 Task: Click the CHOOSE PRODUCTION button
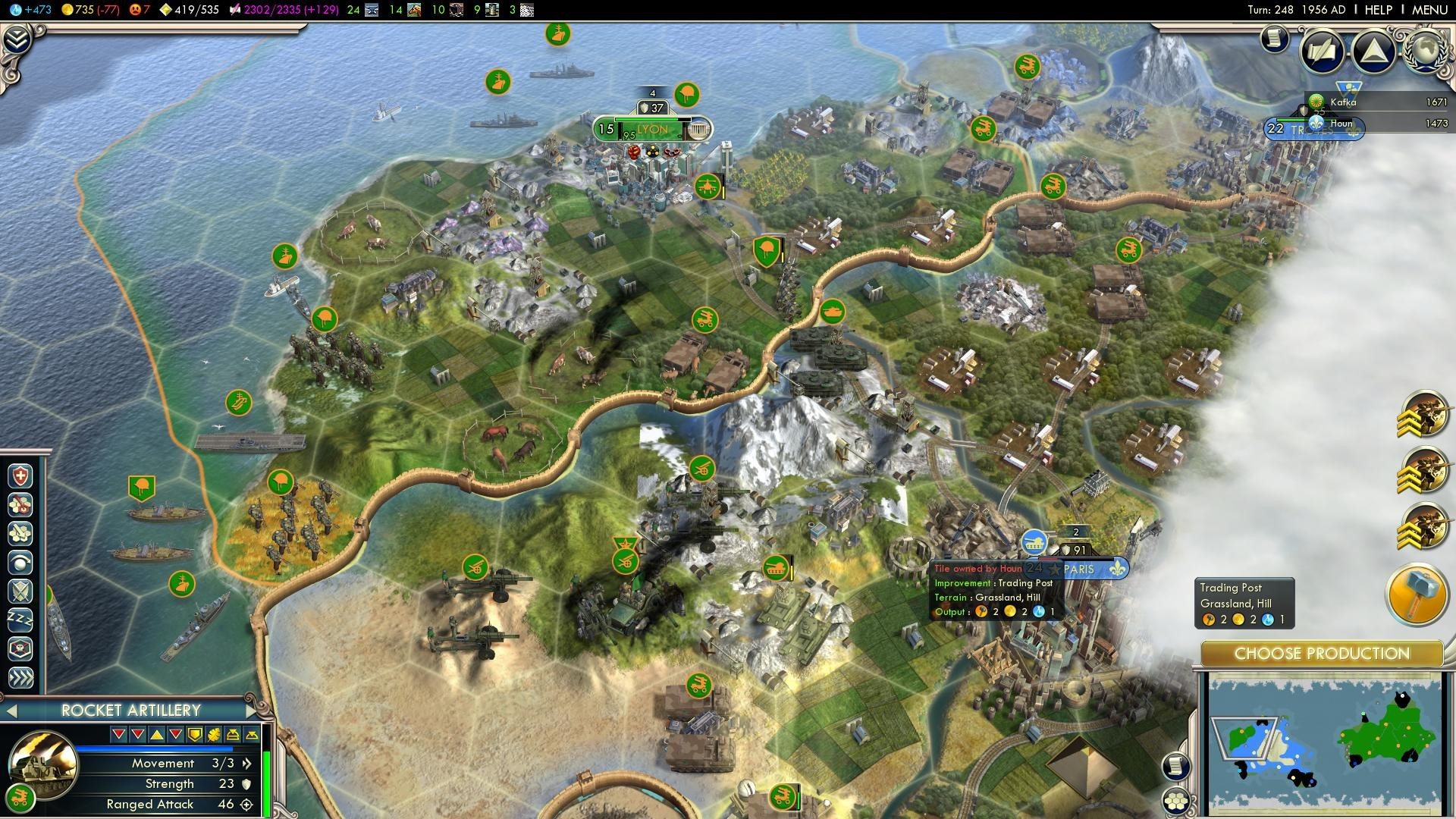pos(1321,654)
